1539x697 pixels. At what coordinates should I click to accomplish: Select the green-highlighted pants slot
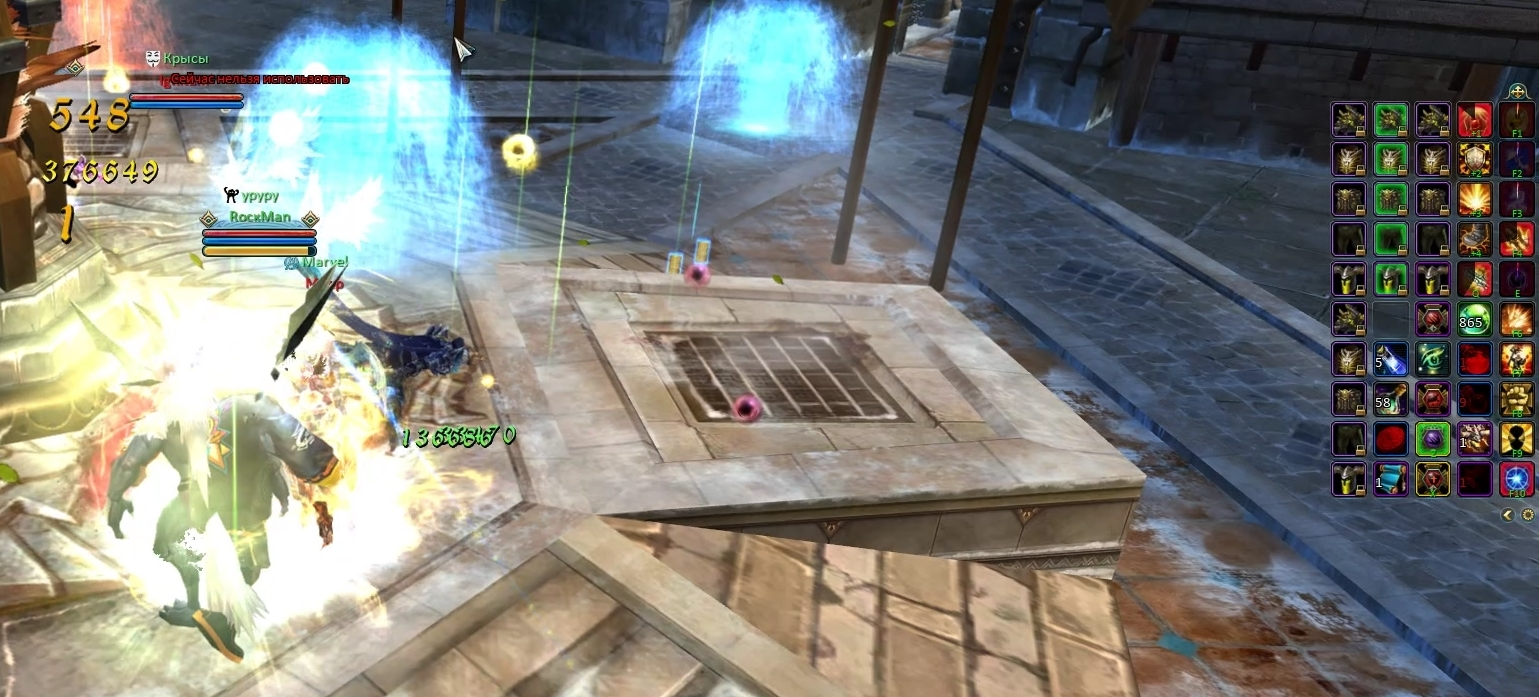pos(1390,239)
